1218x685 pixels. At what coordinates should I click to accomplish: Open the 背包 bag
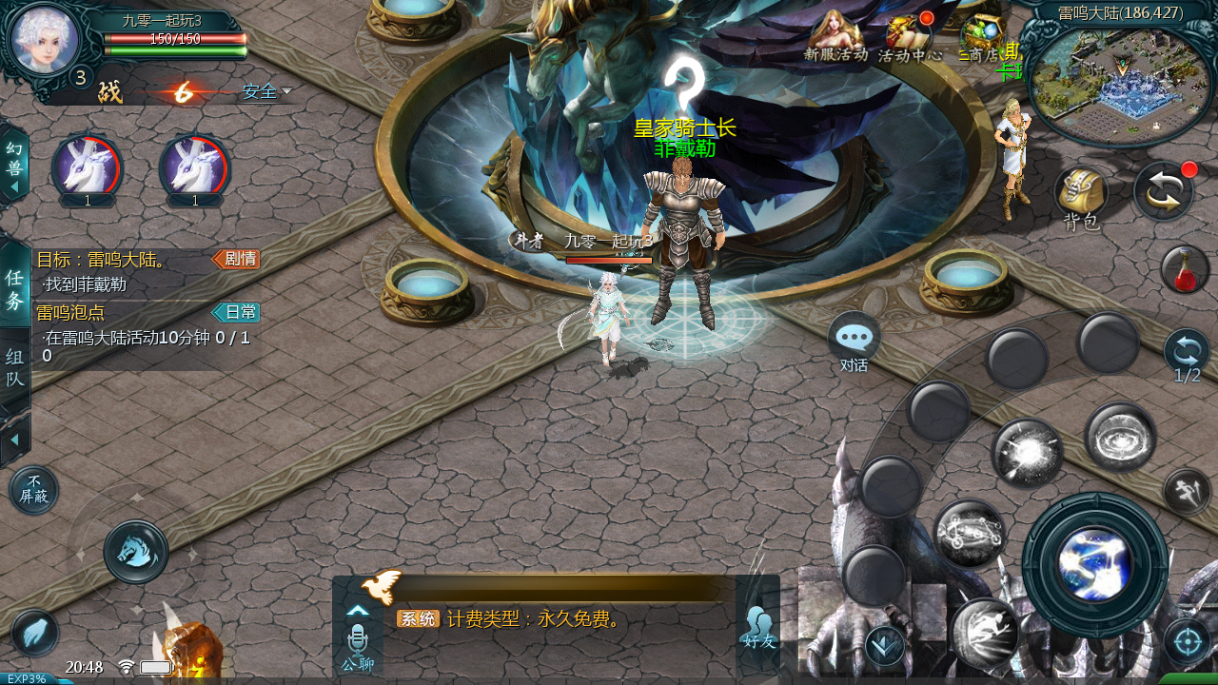click(x=1081, y=194)
